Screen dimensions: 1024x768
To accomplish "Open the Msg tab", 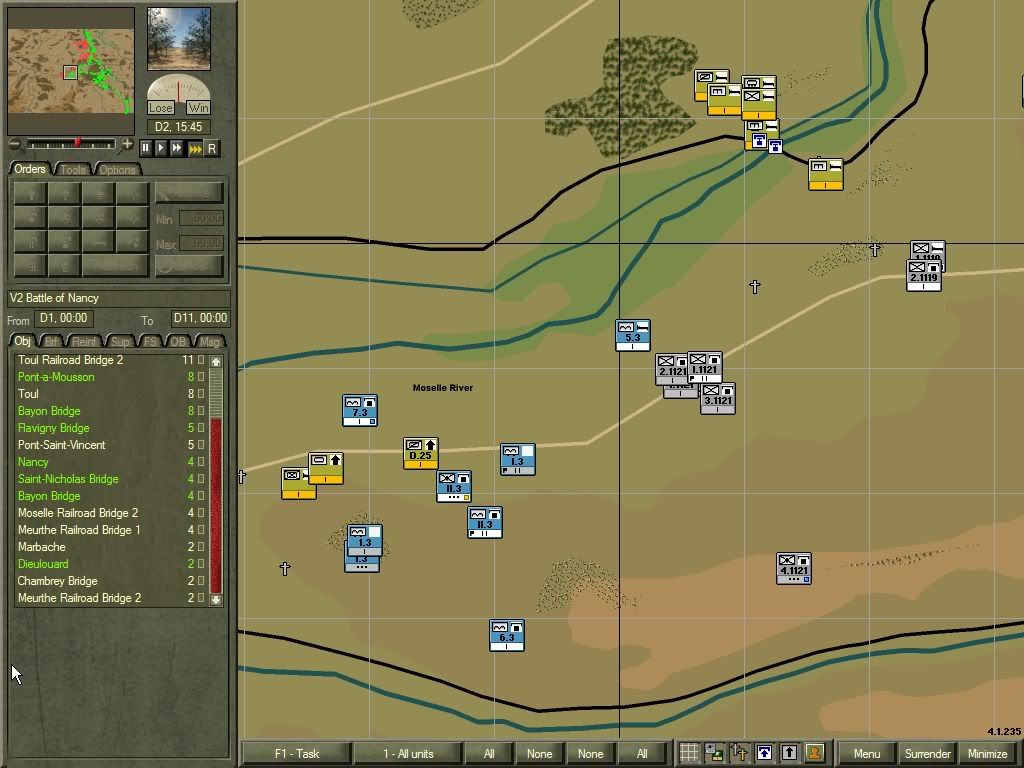I will (210, 342).
